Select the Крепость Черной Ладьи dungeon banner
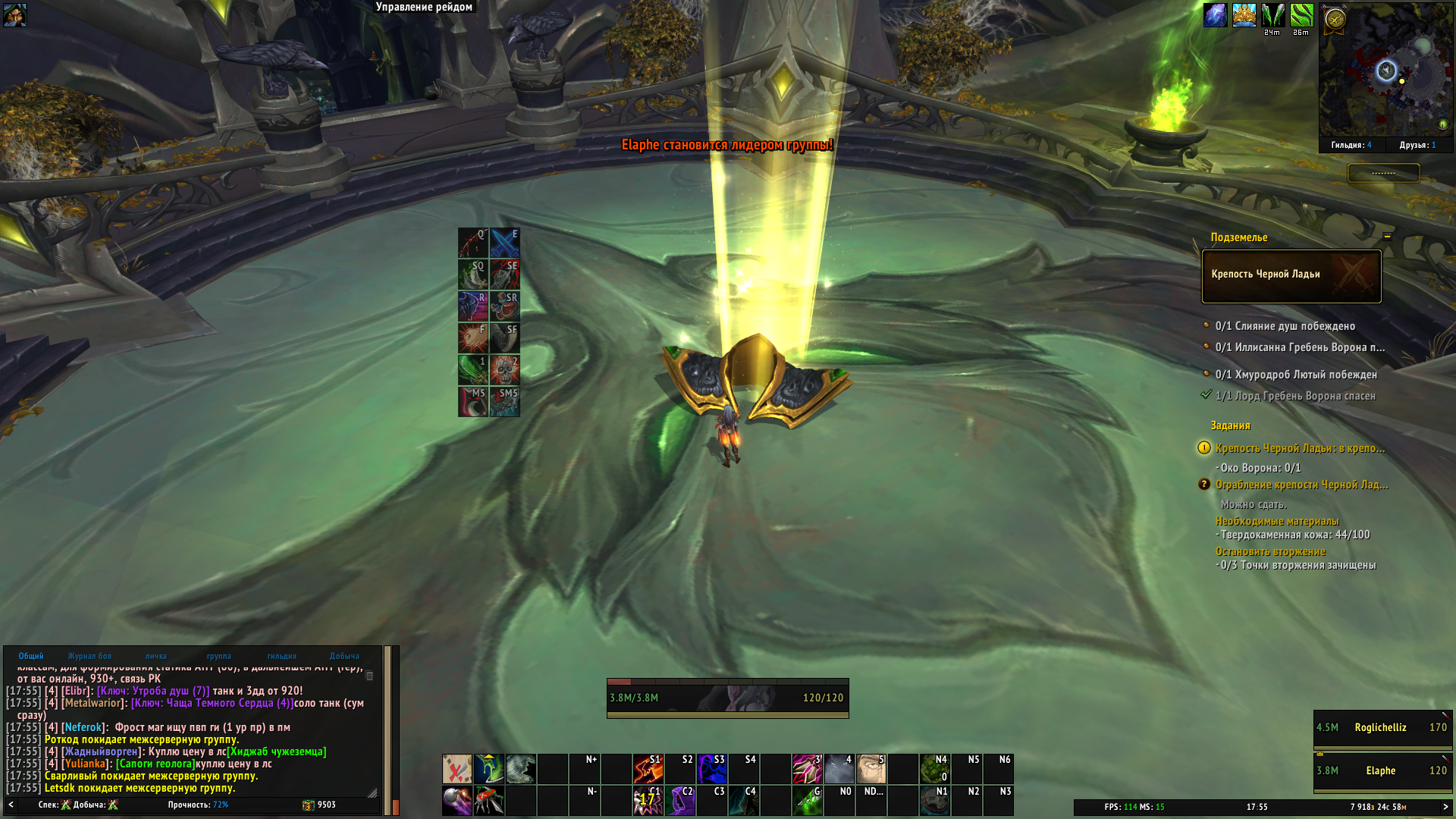Screen dimensions: 1456x819 pos(1291,275)
